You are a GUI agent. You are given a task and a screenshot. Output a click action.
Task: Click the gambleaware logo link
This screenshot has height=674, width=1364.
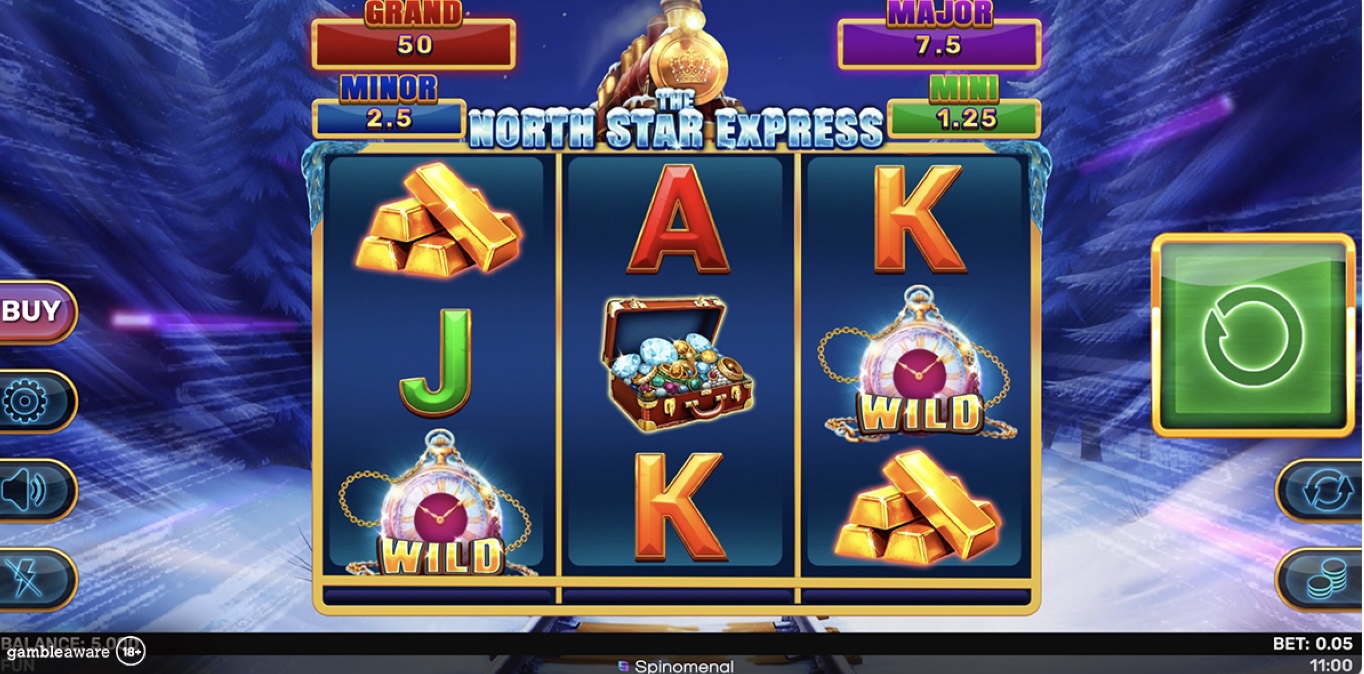click(x=58, y=653)
